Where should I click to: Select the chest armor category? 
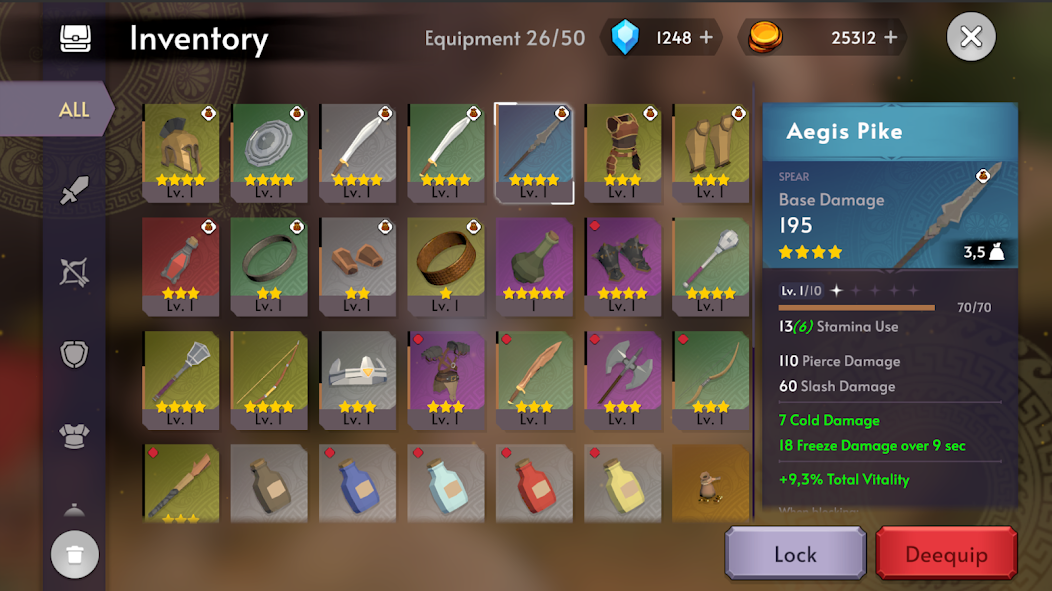pos(74,436)
